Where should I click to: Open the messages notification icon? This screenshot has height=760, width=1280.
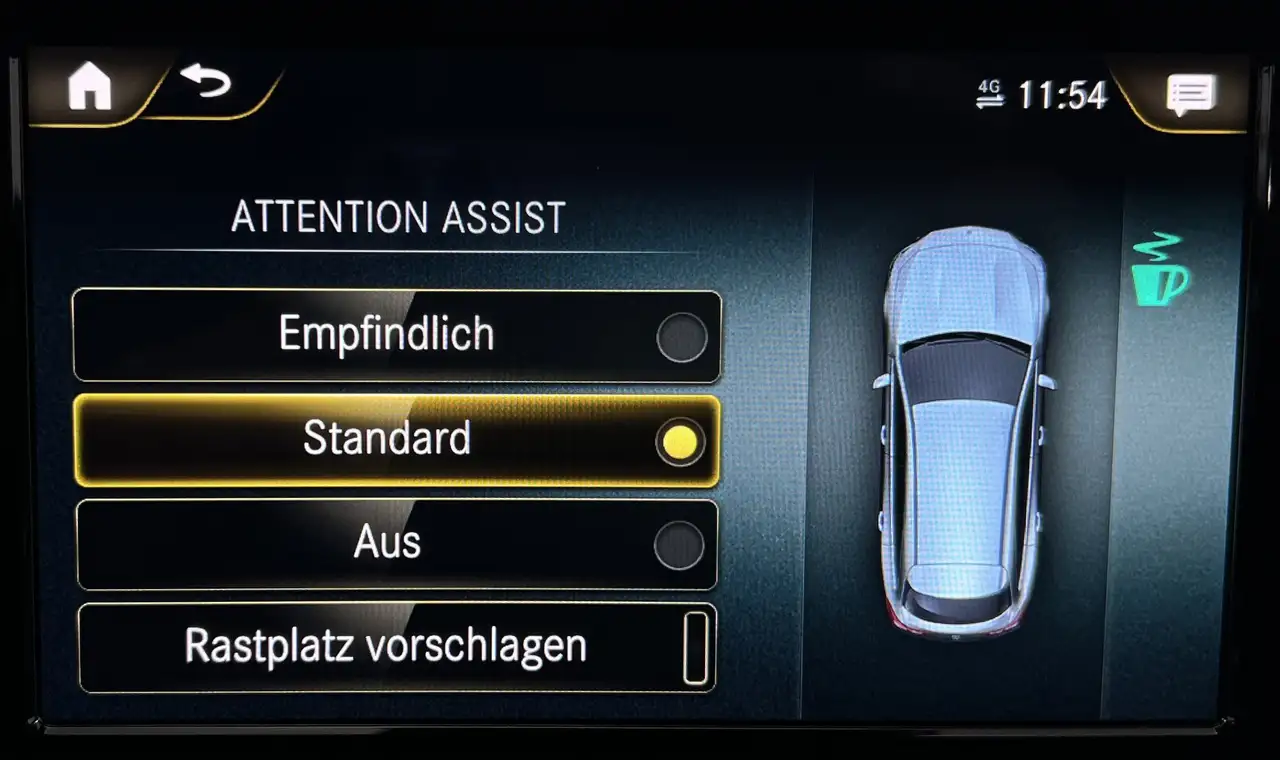click(1190, 95)
